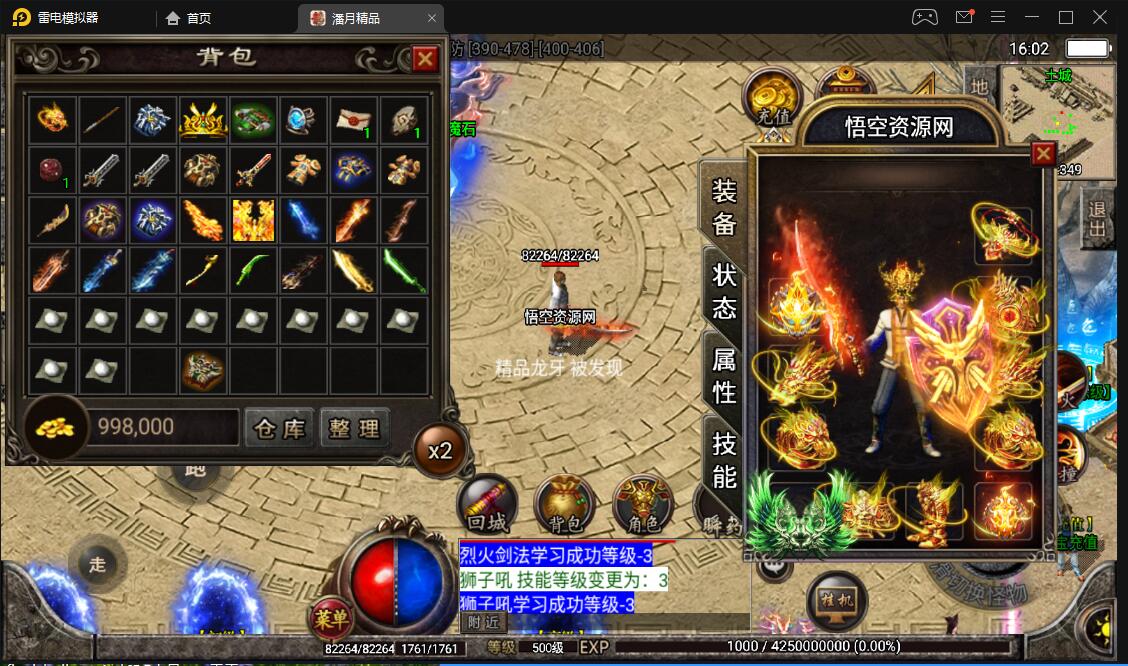Tap the 退出 exit button
The height and width of the screenshot is (666, 1128).
pyautogui.click(x=1098, y=220)
